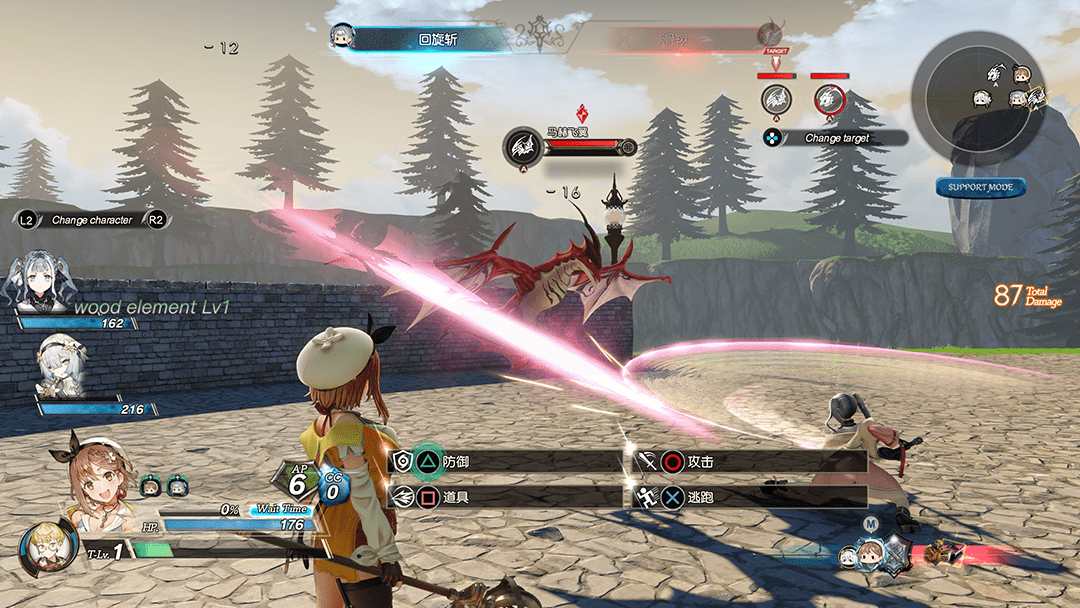Select the red-ringed enemy target icon

coord(829,98)
